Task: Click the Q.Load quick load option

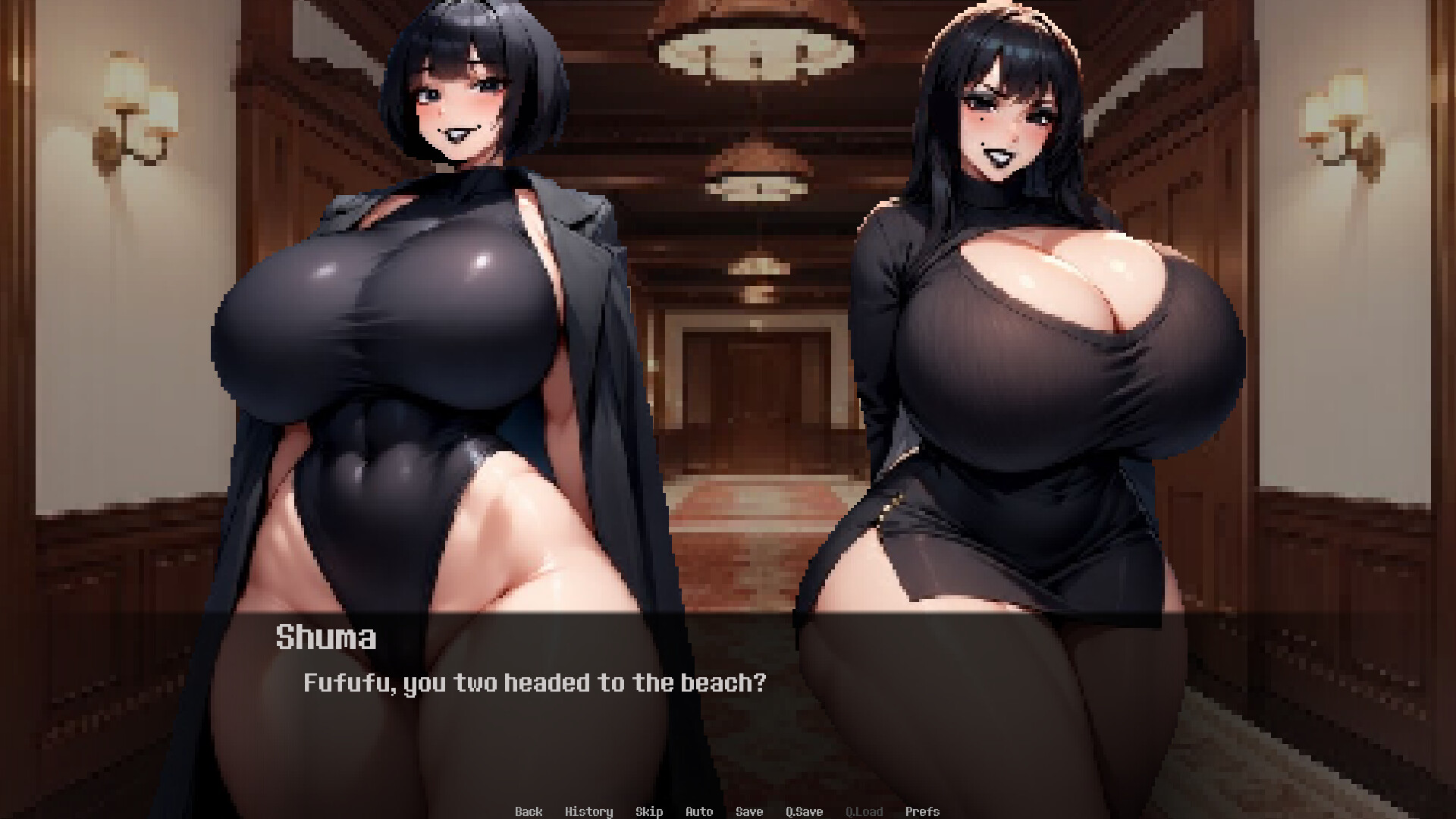Action: tap(864, 811)
